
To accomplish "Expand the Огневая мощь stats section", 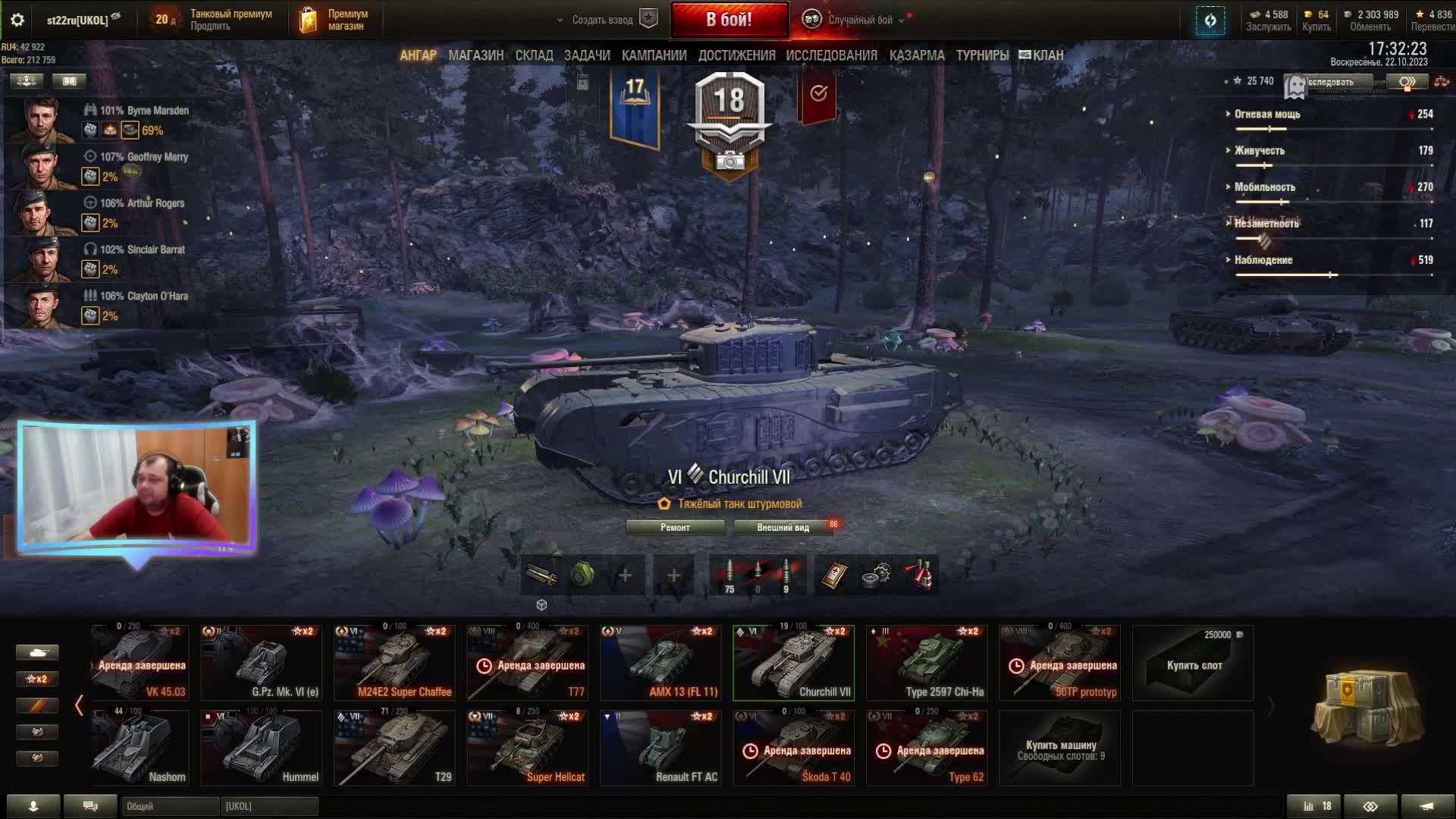I will click(1266, 114).
